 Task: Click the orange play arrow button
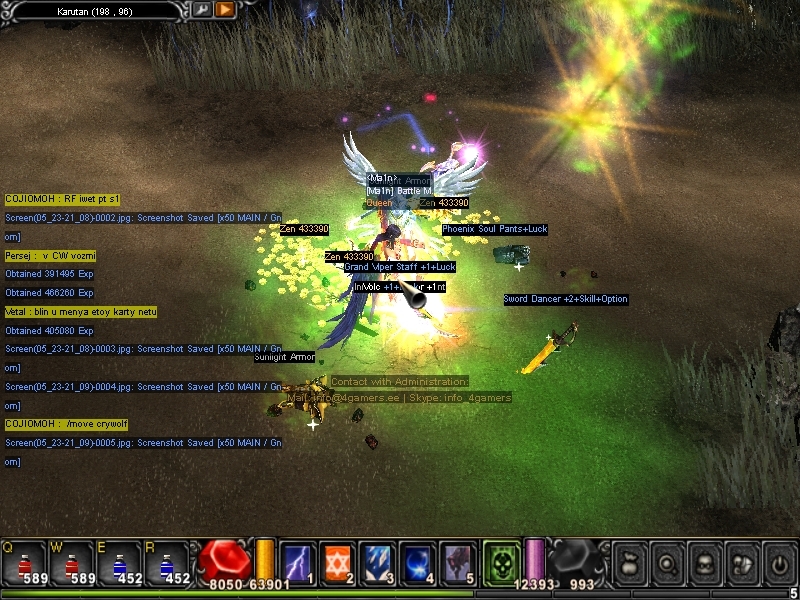coord(225,9)
